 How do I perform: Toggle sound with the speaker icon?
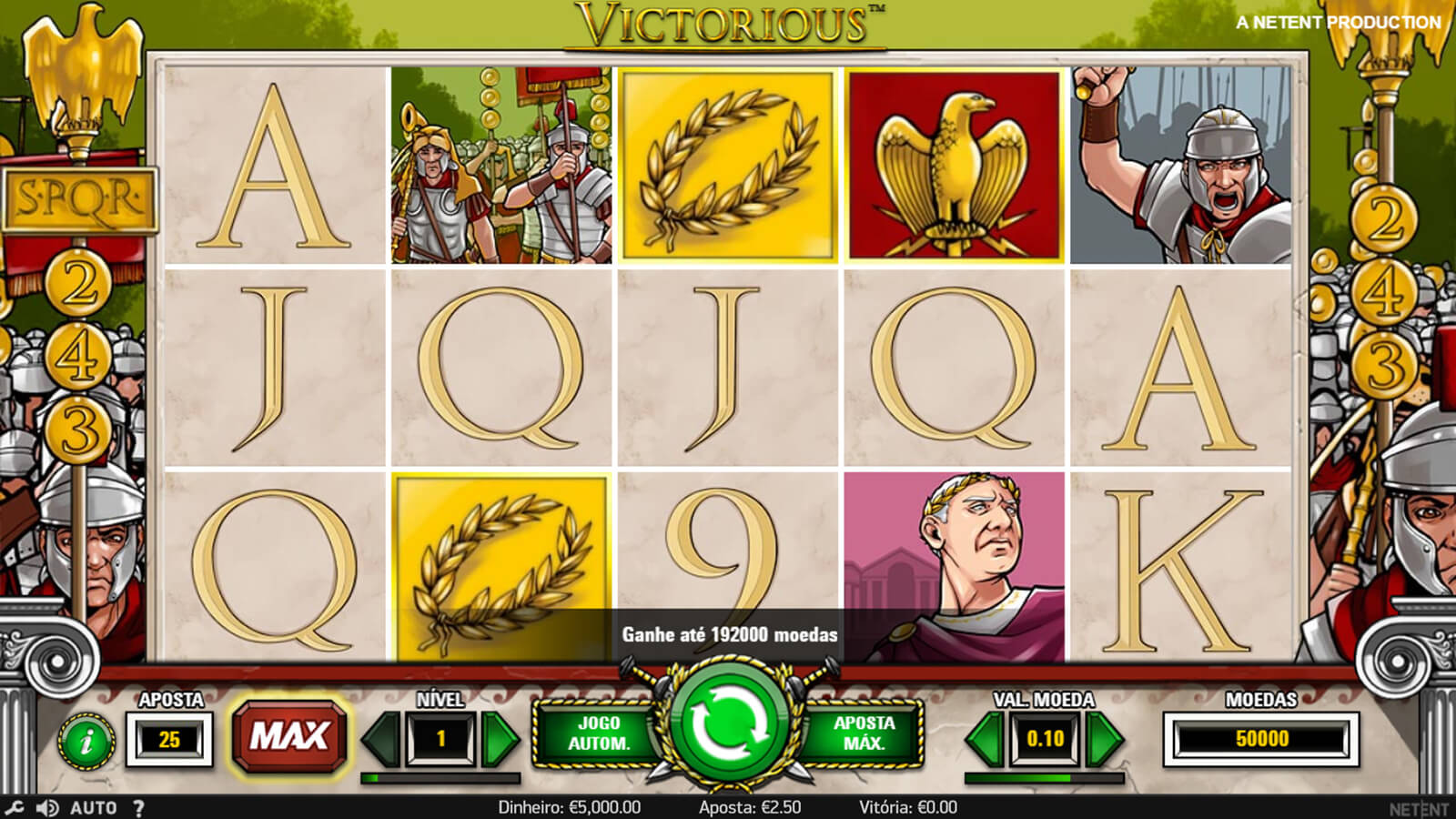[x=47, y=807]
